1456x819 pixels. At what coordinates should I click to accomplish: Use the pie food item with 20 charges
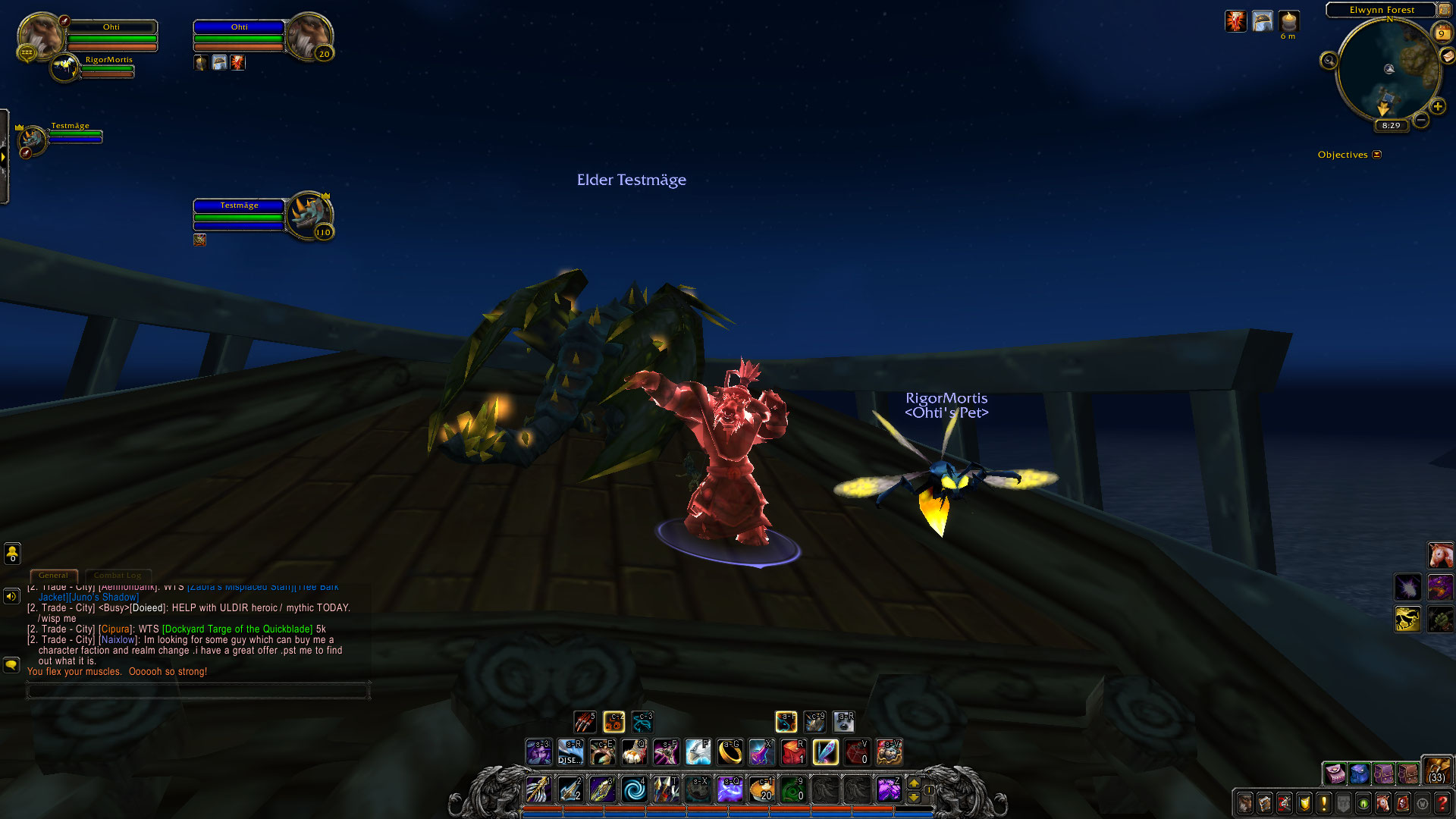click(x=761, y=789)
